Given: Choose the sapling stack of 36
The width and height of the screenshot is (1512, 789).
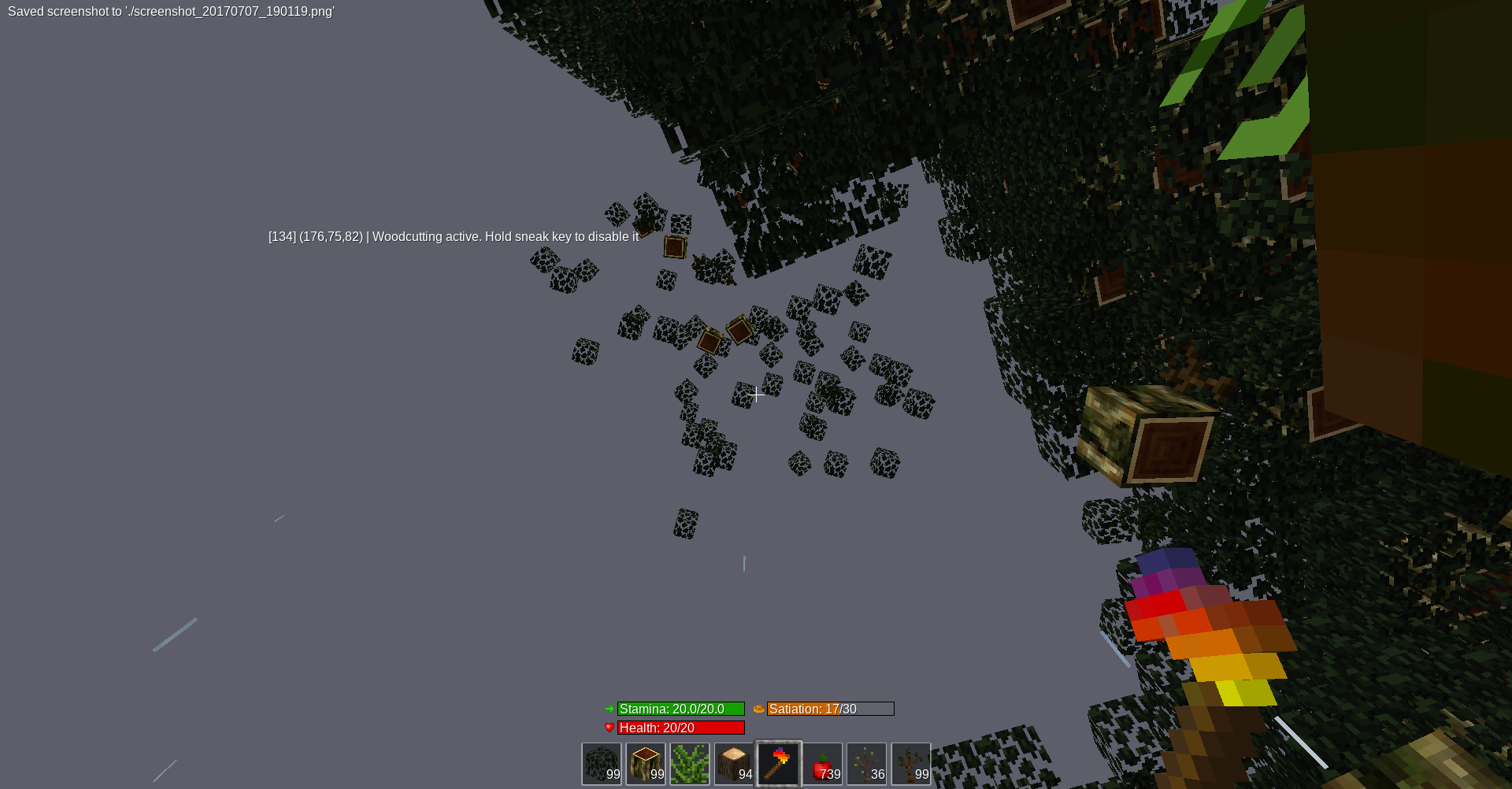Looking at the screenshot, I should 867,764.
